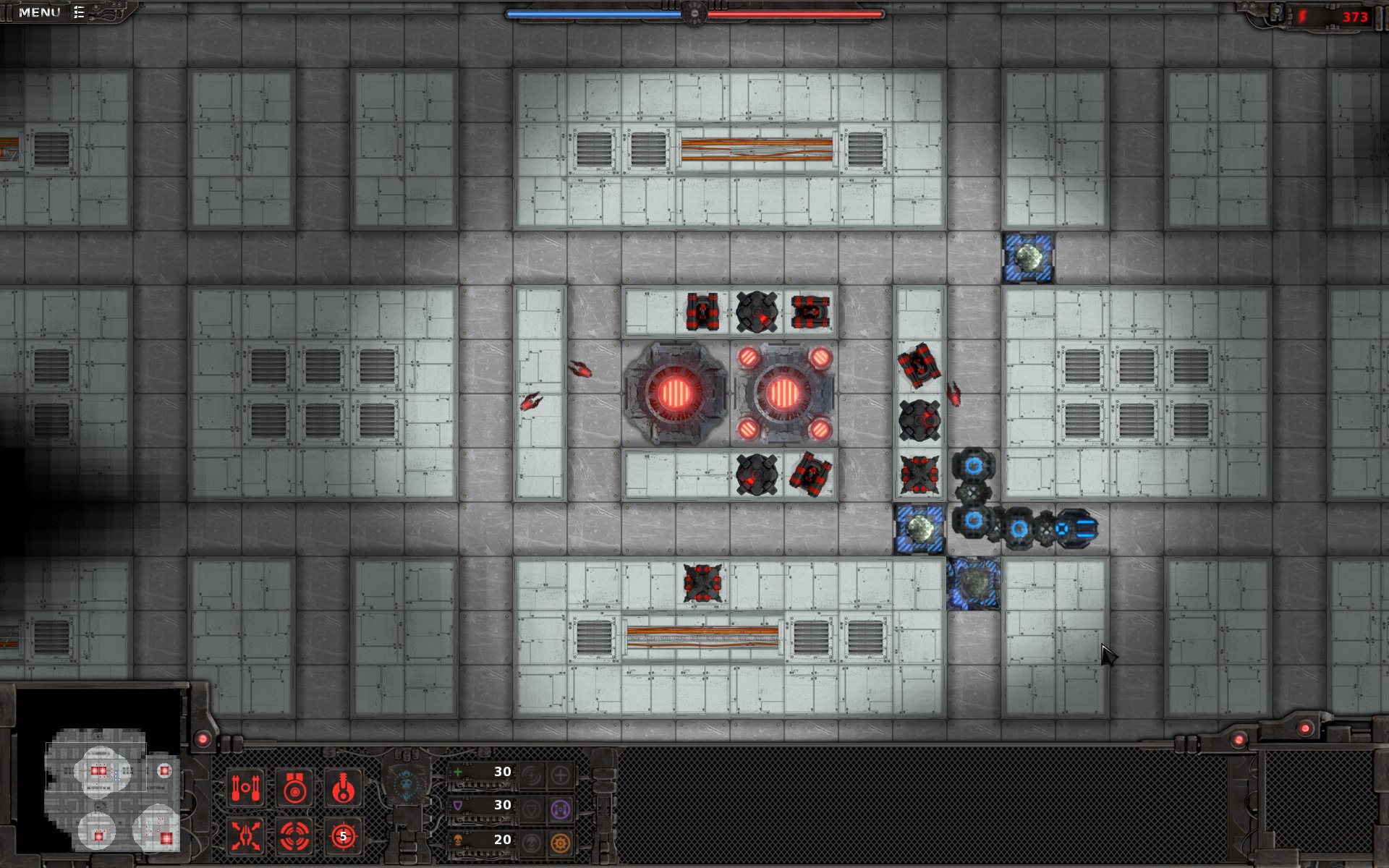Choose the medal-topped circular build icon
1389x868 pixels.
coord(294,788)
